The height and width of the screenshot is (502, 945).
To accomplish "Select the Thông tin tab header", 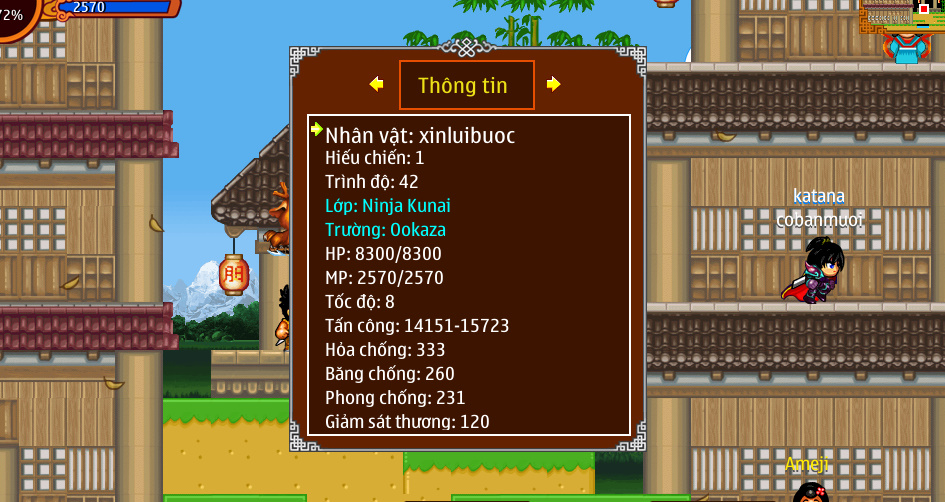I will click(x=466, y=85).
